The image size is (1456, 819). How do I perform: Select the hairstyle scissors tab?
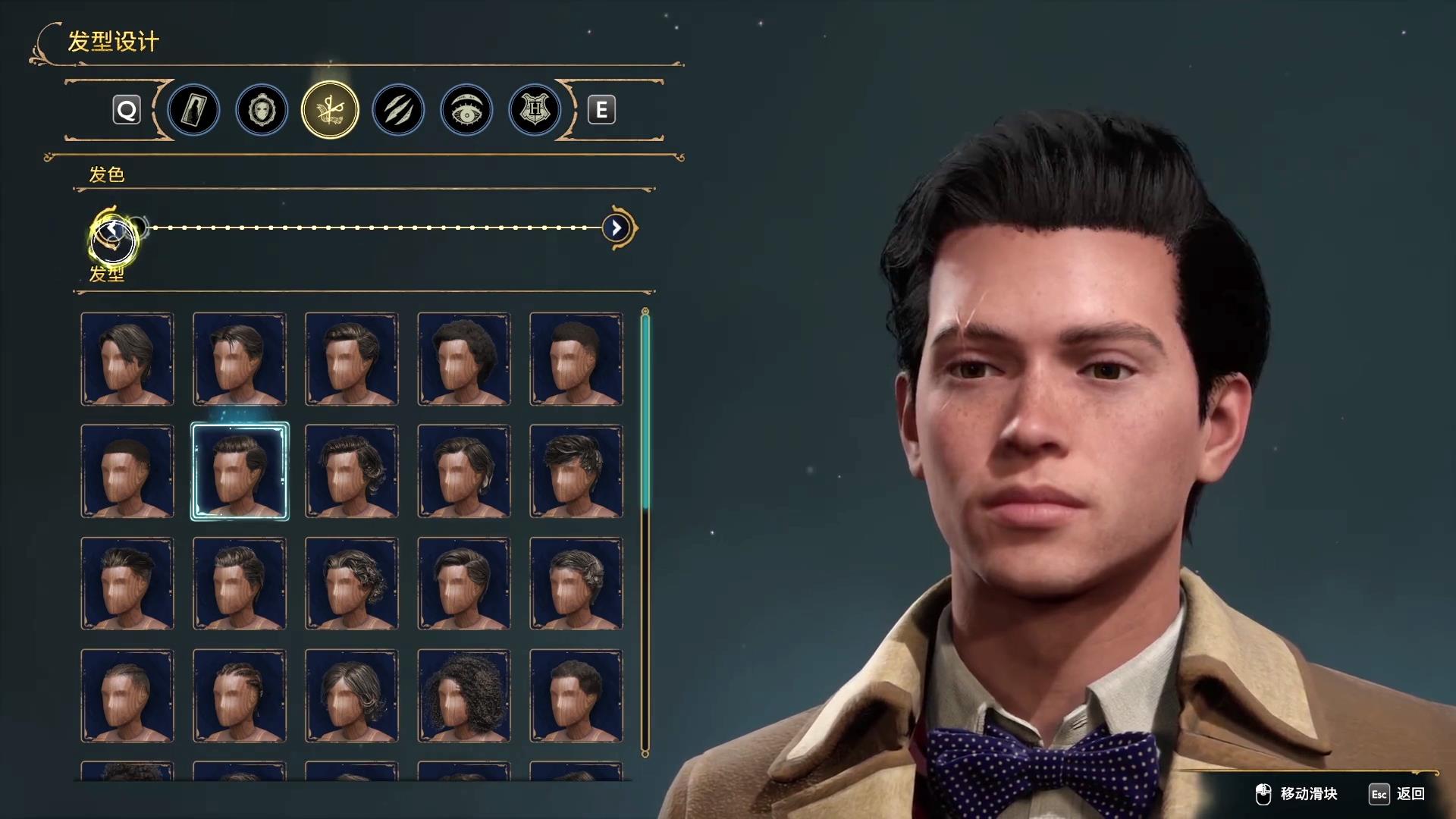tap(330, 111)
